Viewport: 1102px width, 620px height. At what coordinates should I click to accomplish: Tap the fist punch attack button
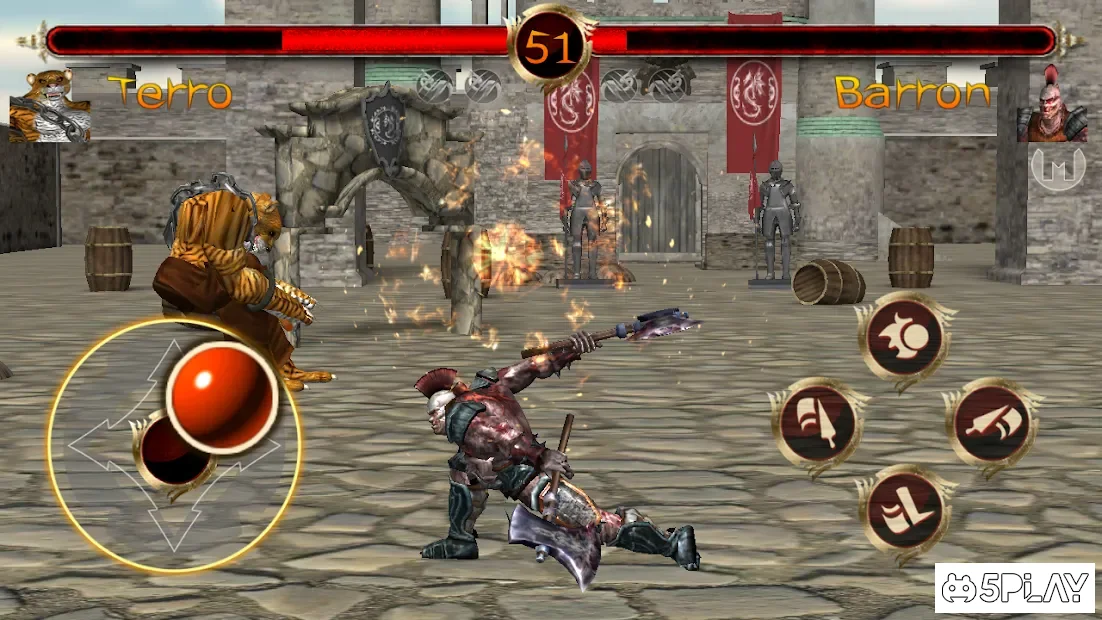pyautogui.click(x=903, y=339)
